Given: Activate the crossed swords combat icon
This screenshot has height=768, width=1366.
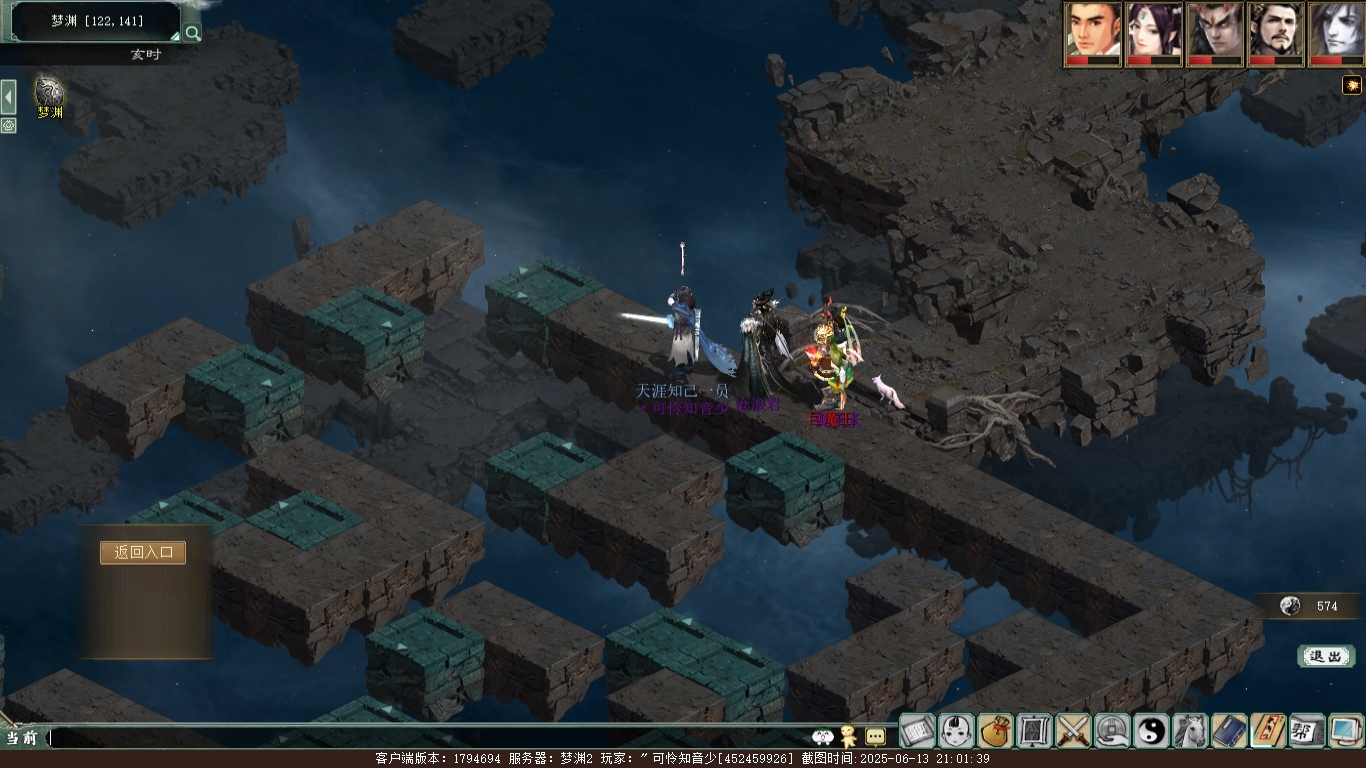Looking at the screenshot, I should 1074,731.
